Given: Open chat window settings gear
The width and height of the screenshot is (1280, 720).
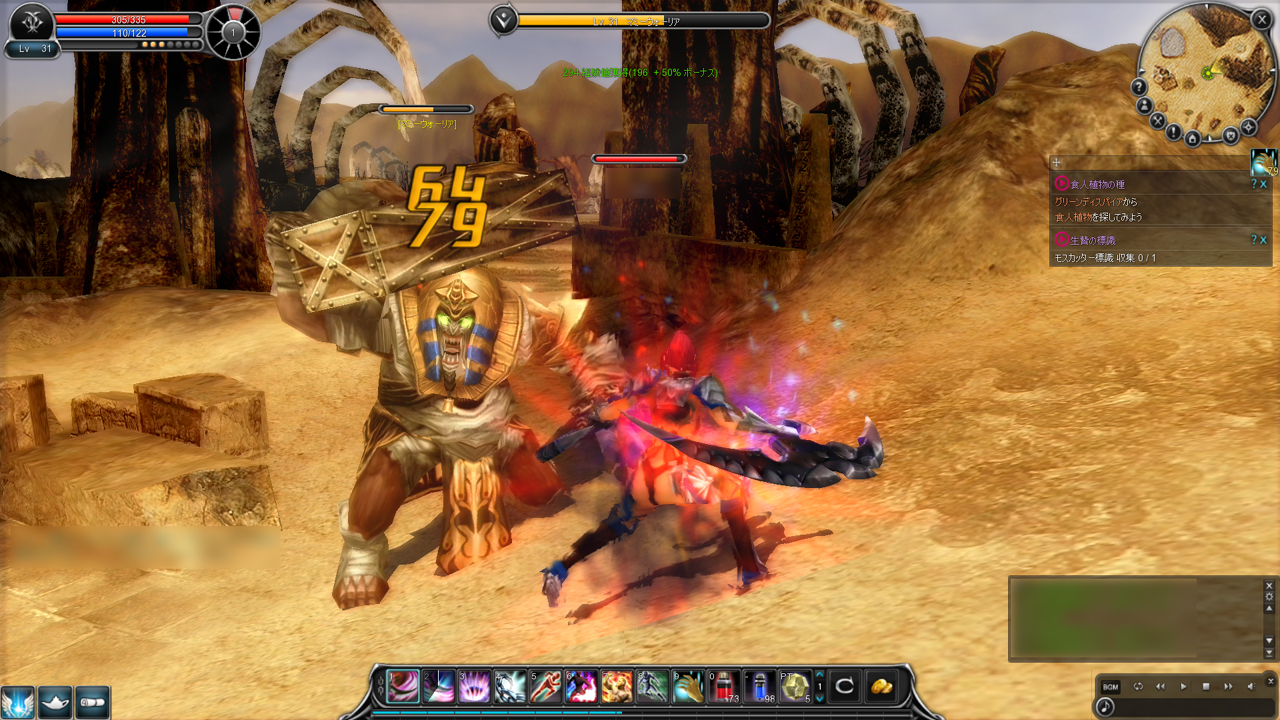Looking at the screenshot, I should point(1269,597).
